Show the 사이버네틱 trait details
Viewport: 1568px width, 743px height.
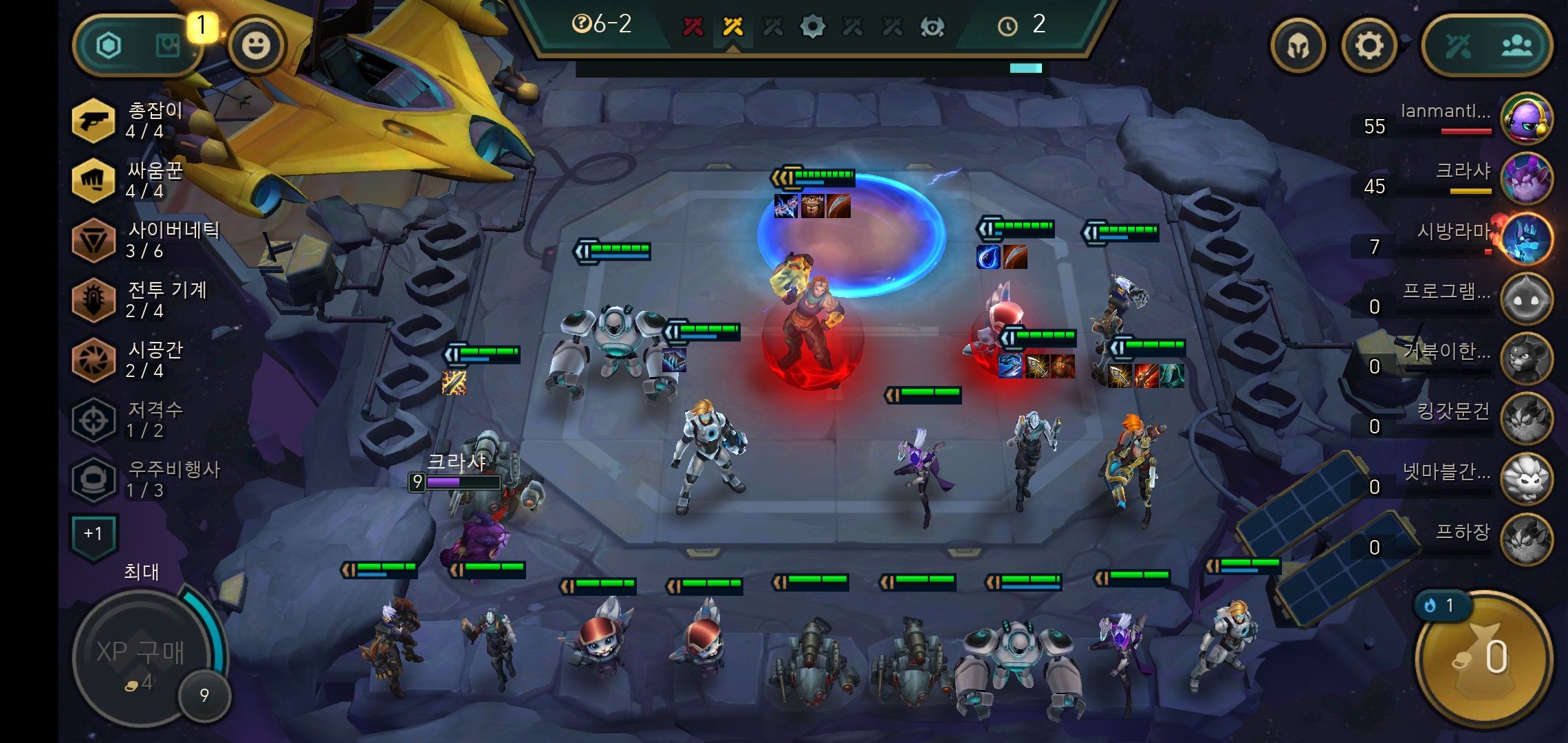[144, 240]
